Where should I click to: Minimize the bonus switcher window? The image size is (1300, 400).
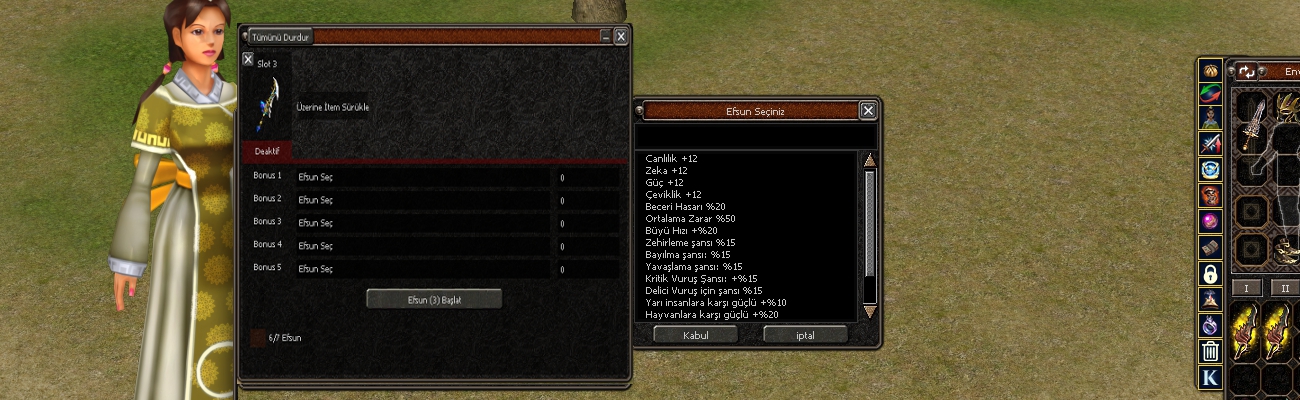[605, 37]
